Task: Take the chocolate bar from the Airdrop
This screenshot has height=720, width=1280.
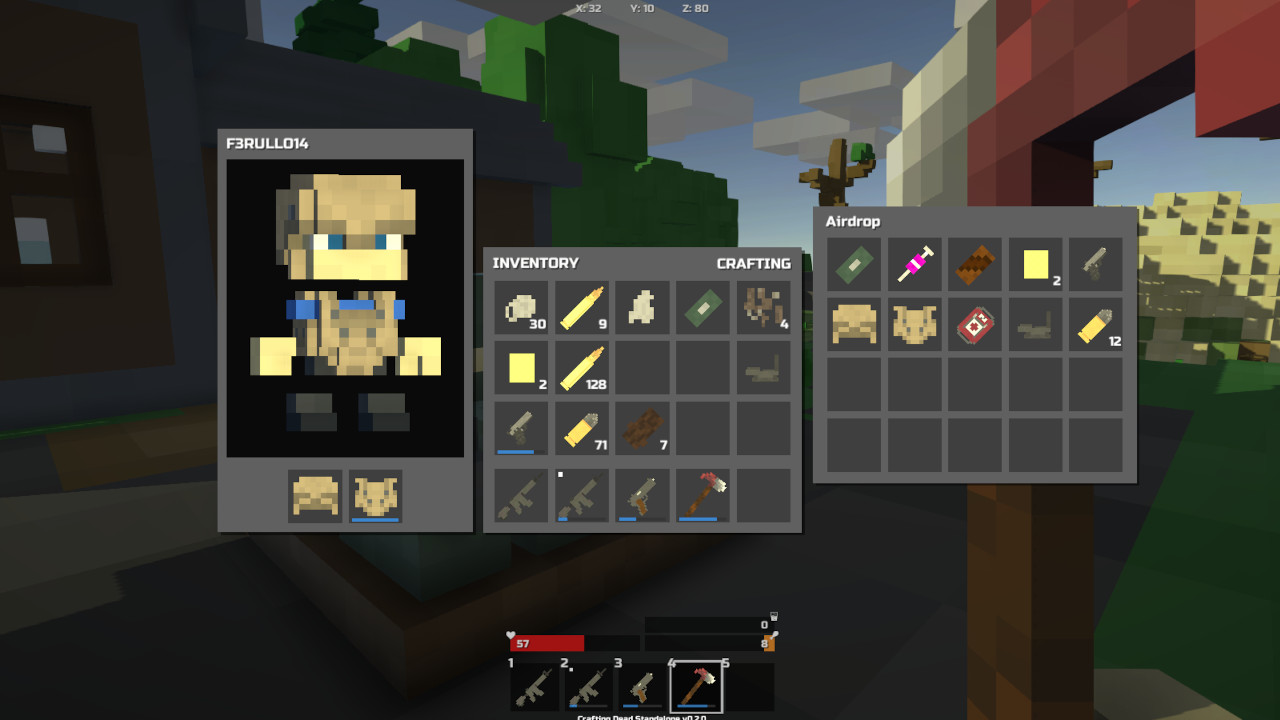Action: click(x=974, y=264)
